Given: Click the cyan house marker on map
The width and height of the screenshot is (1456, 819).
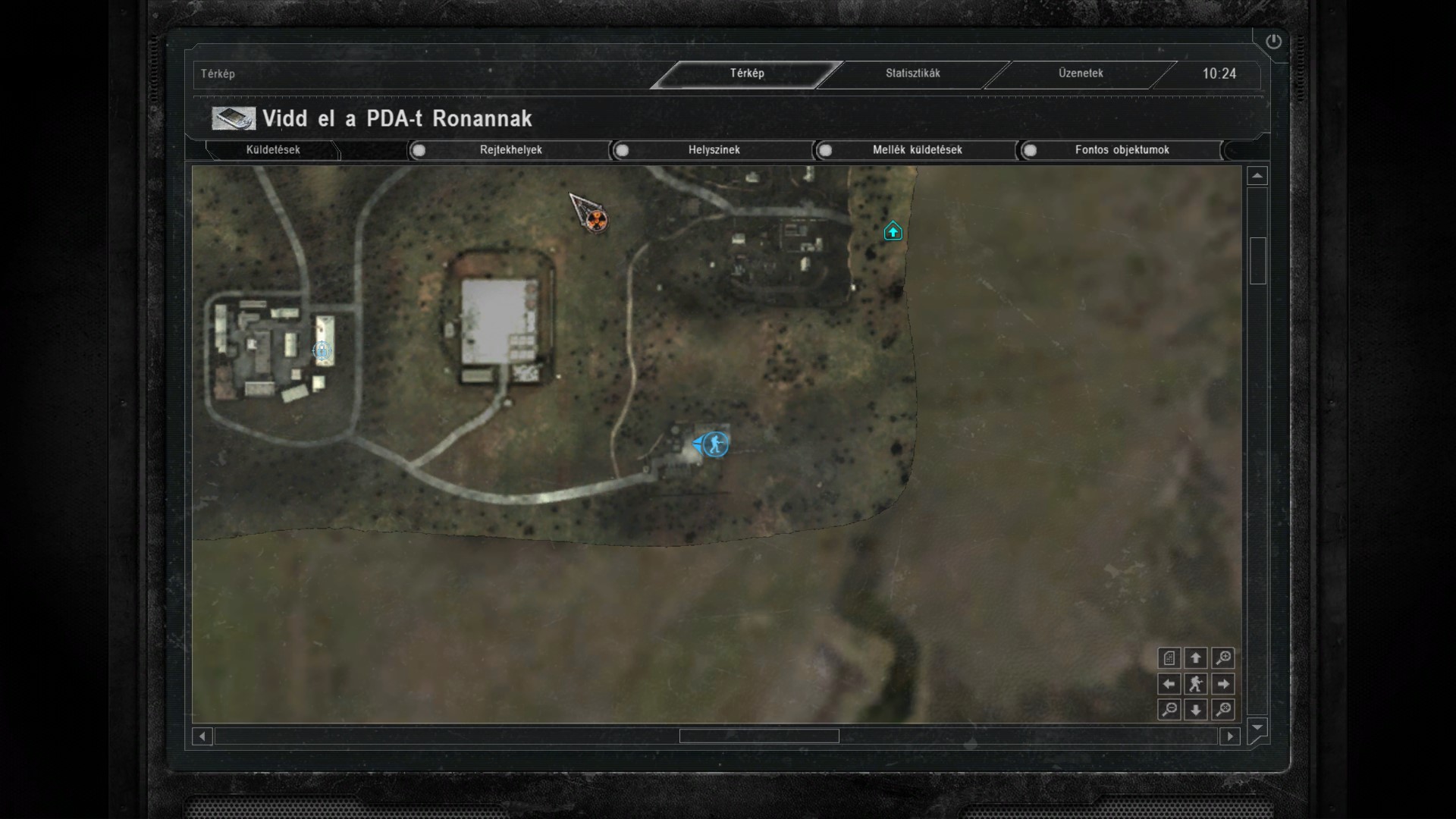Looking at the screenshot, I should pos(893,231).
